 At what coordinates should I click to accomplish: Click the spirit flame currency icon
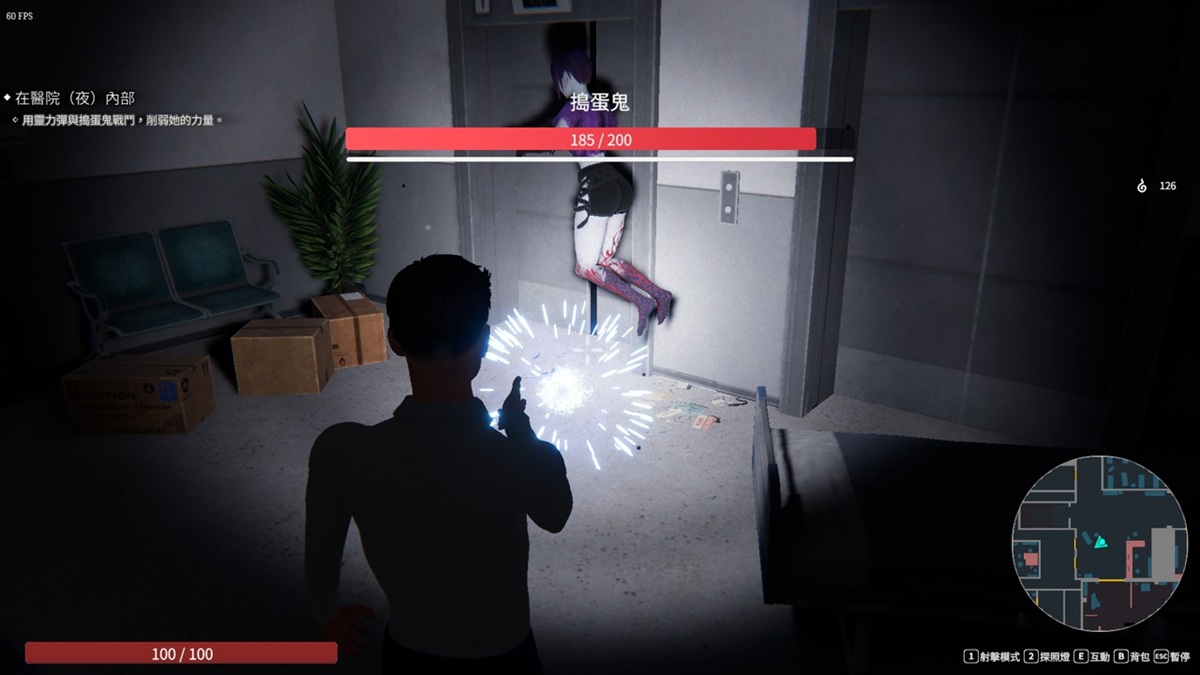1142,186
